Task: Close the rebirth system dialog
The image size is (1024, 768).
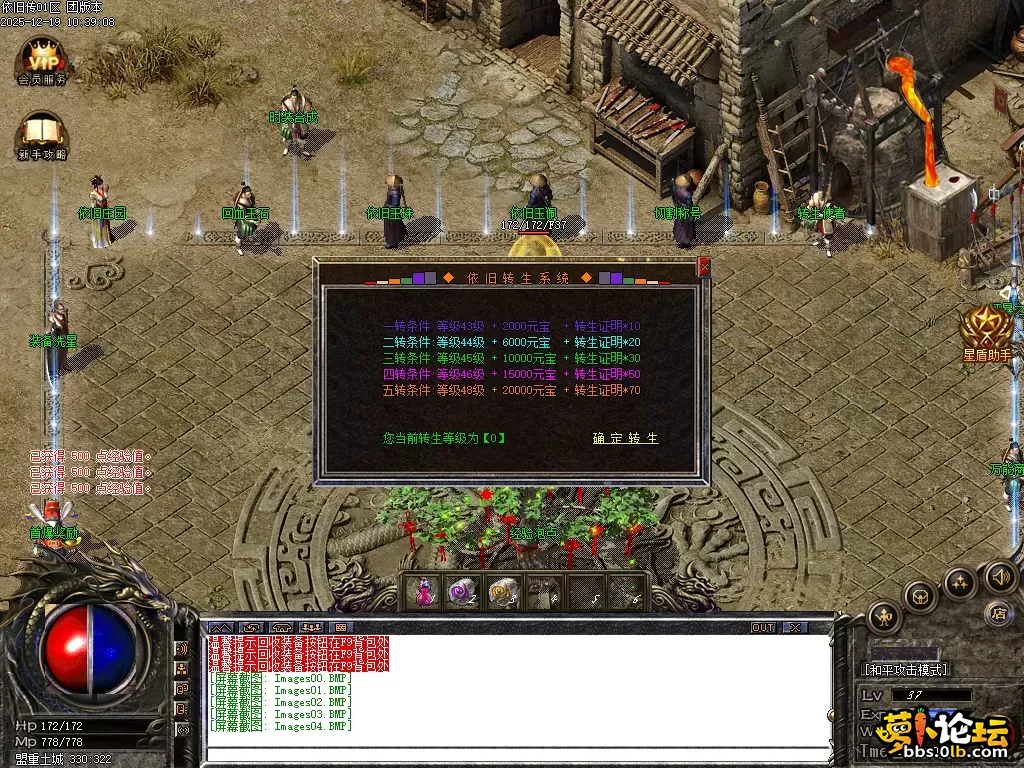Action: click(704, 267)
